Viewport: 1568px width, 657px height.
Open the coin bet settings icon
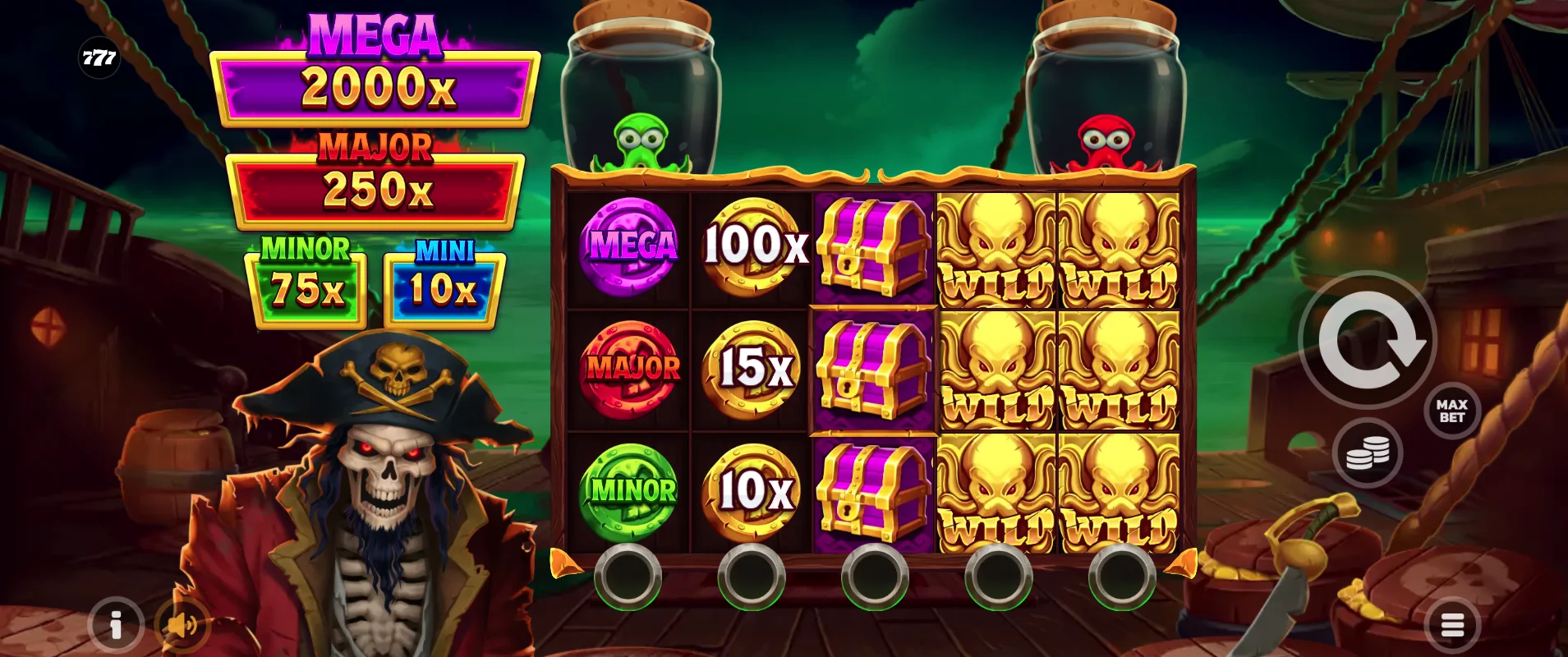pos(1368,453)
